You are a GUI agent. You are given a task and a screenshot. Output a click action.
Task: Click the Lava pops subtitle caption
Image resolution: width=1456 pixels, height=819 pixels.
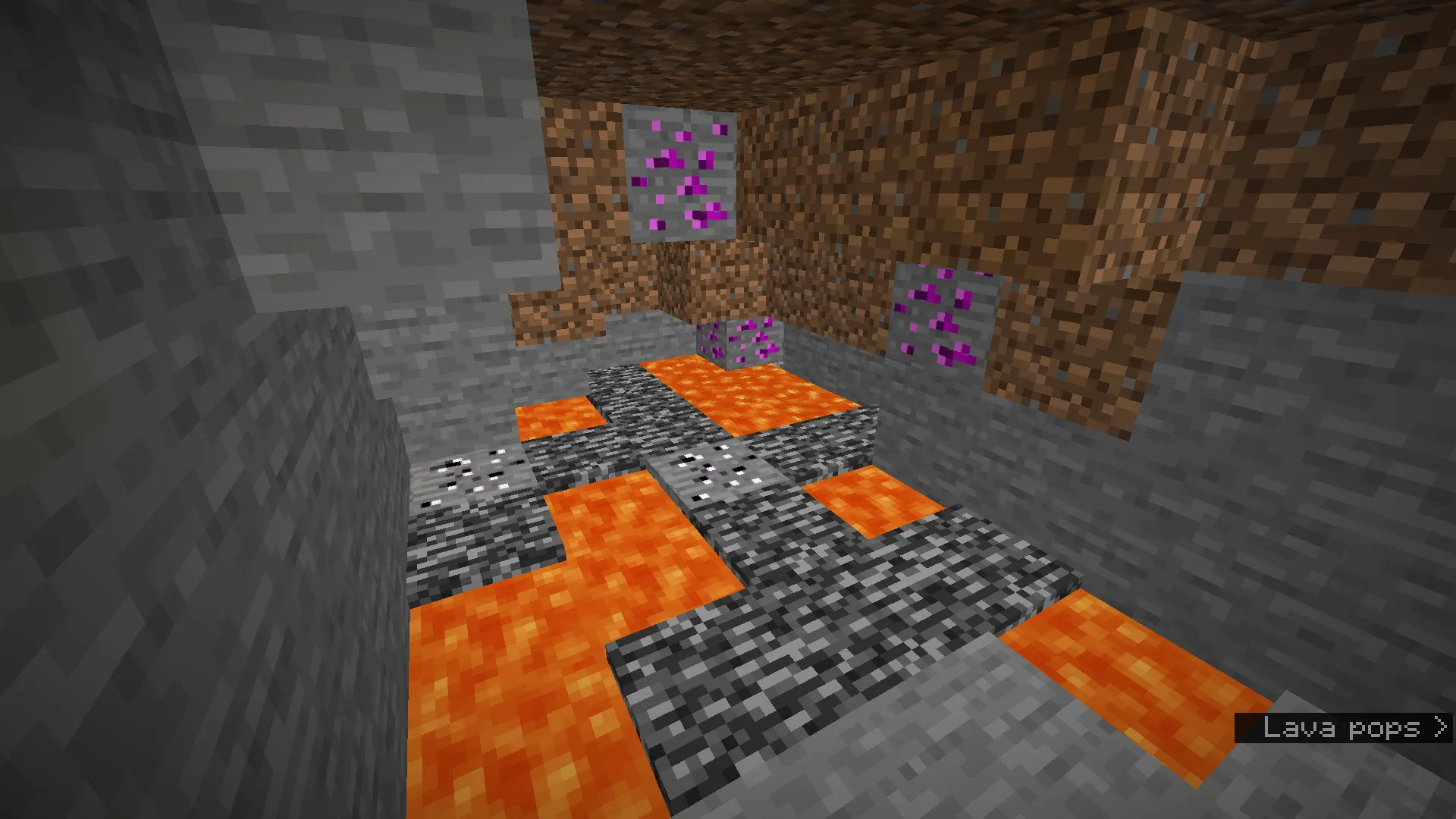(1342, 730)
